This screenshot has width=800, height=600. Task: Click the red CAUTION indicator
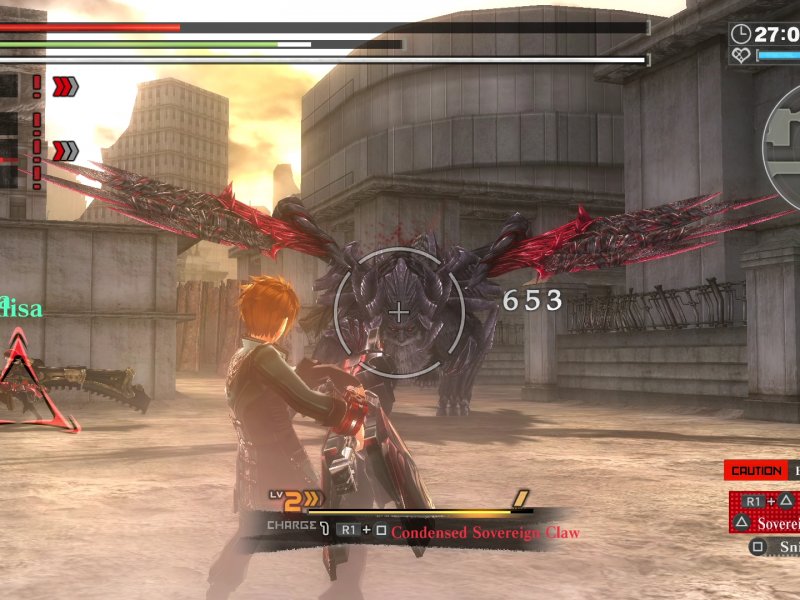(x=755, y=471)
